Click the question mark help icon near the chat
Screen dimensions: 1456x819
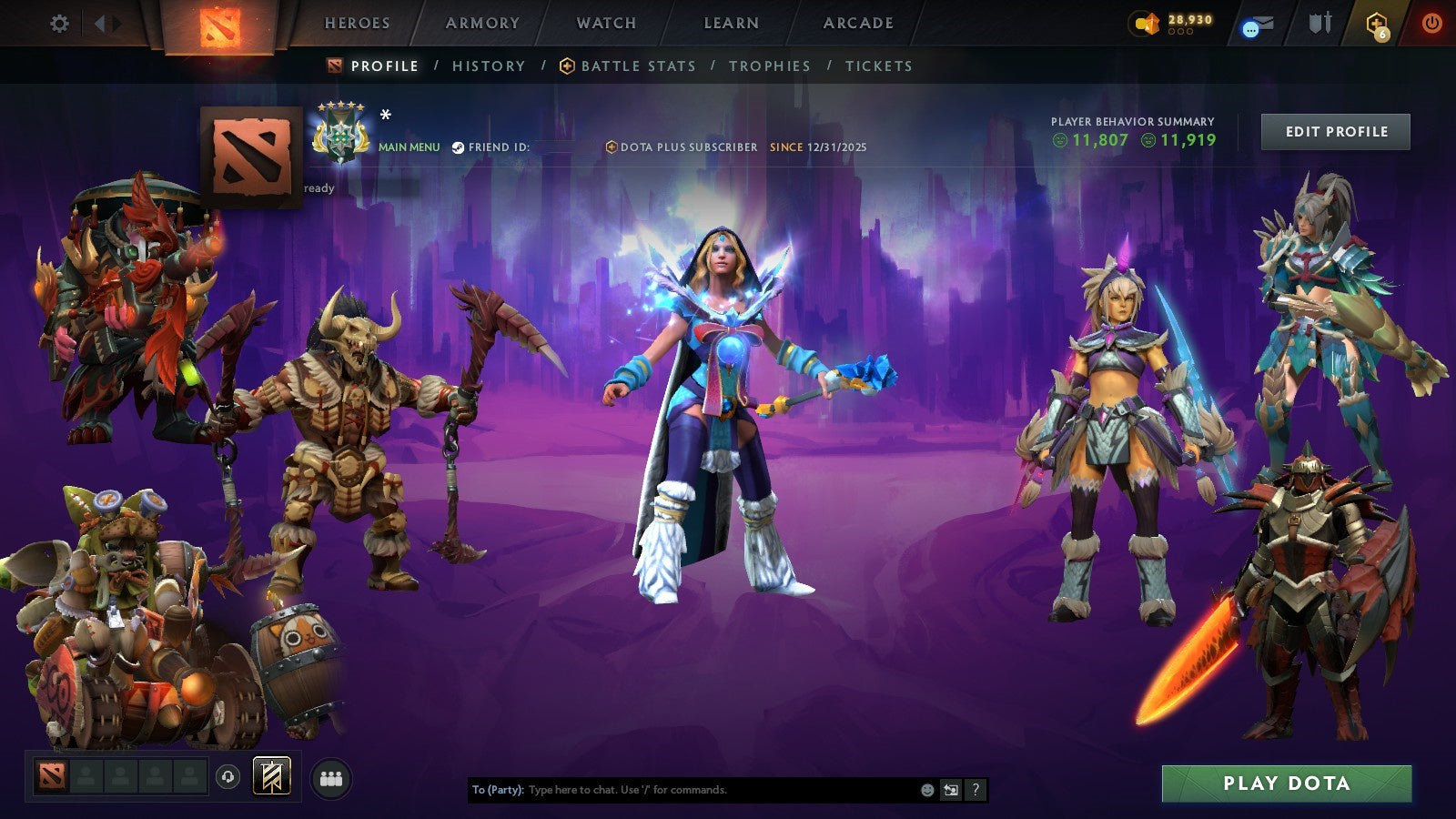pos(976,790)
